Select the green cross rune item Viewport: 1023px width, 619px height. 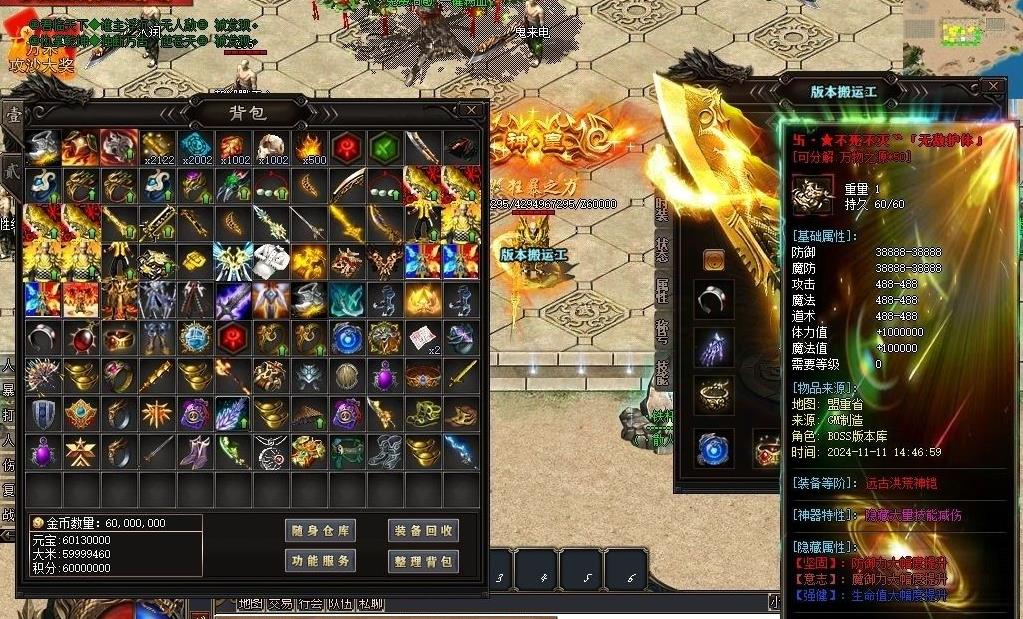[385, 147]
